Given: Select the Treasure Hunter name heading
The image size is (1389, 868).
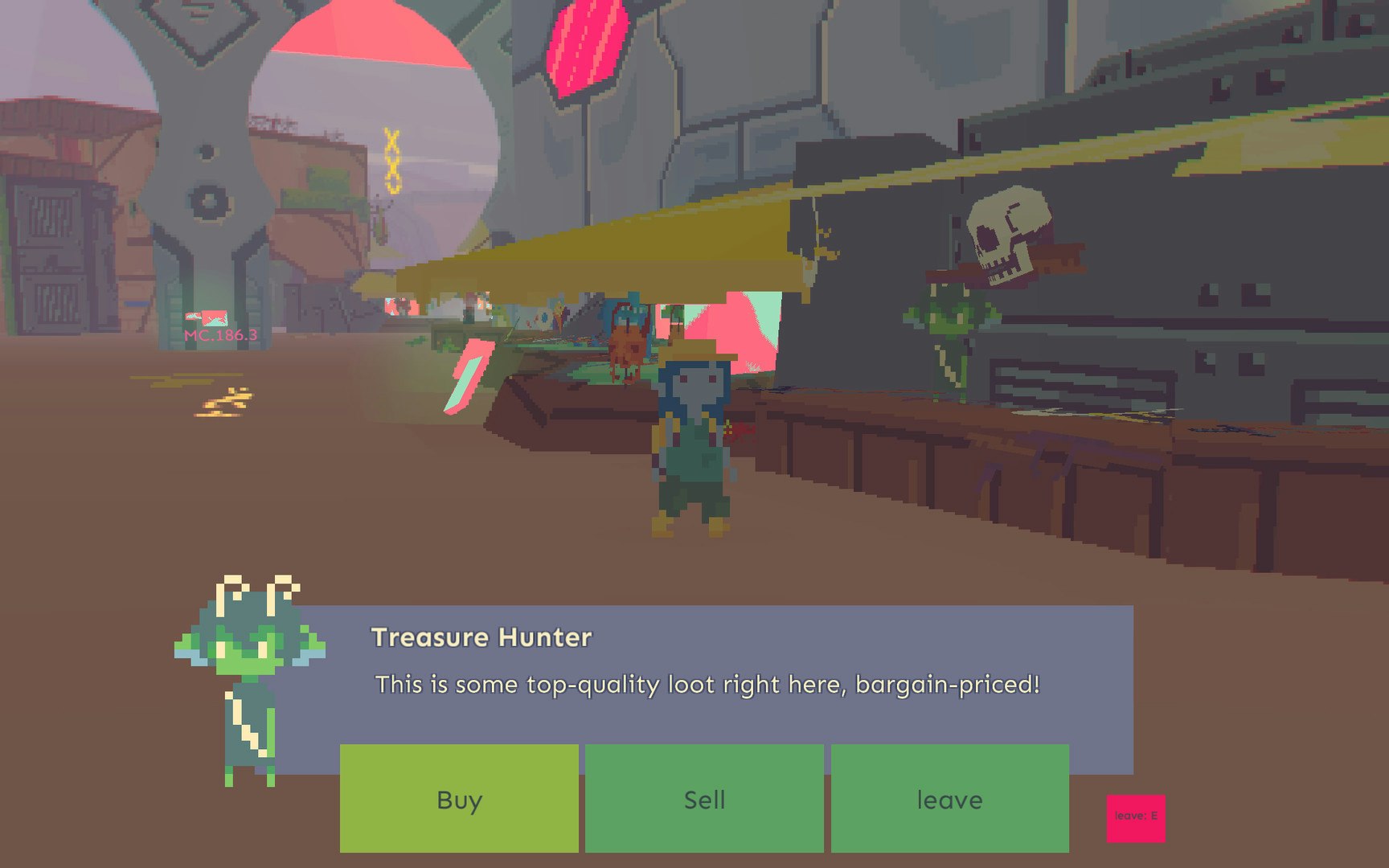Looking at the screenshot, I should [481, 637].
